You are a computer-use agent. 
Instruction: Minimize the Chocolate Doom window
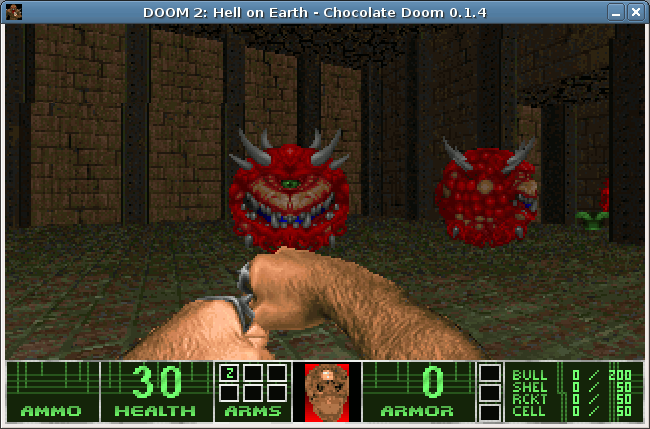click(x=616, y=12)
